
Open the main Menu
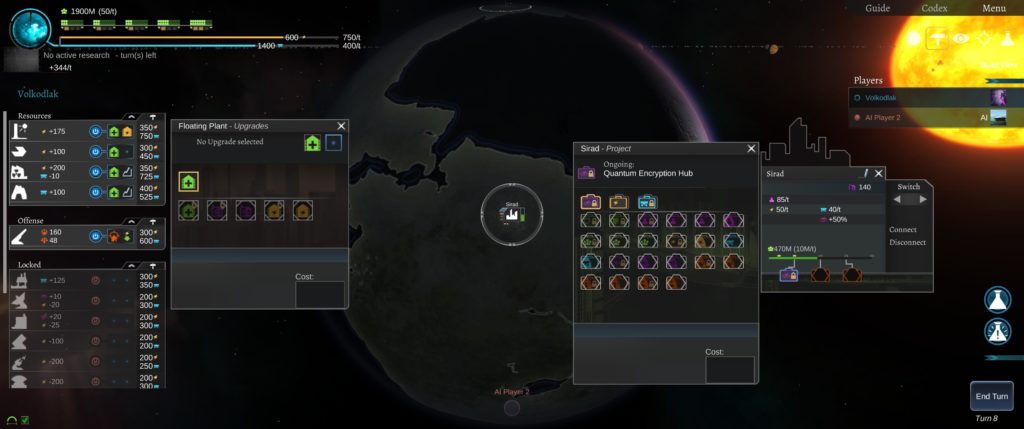coord(993,8)
